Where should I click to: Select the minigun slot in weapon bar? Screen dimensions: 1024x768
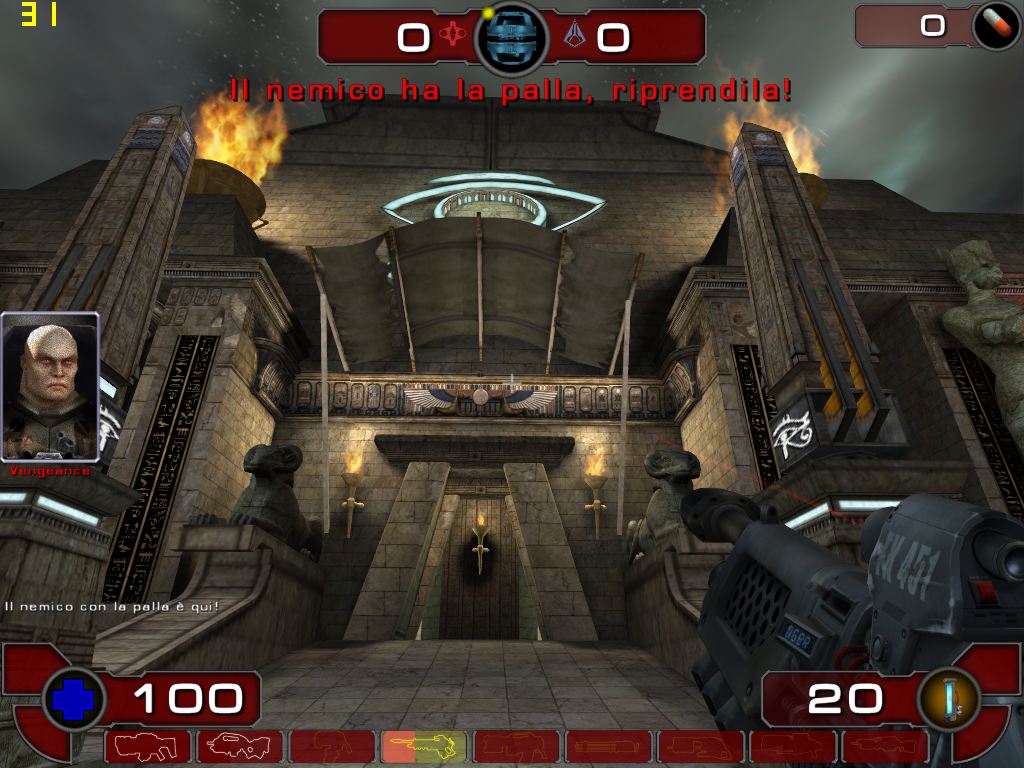607,746
